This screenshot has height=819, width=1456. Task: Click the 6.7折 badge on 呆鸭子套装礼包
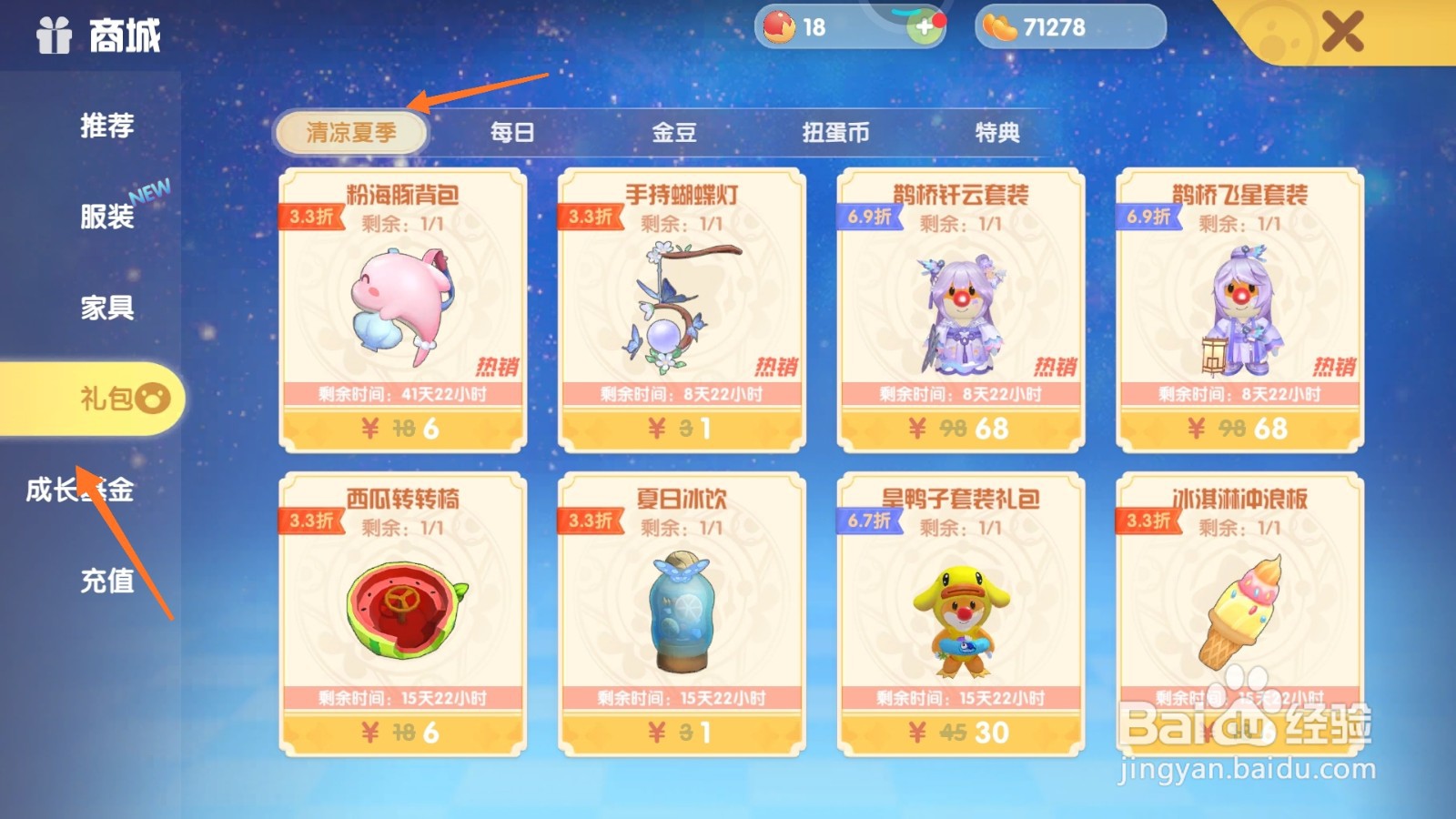pyautogui.click(x=869, y=521)
